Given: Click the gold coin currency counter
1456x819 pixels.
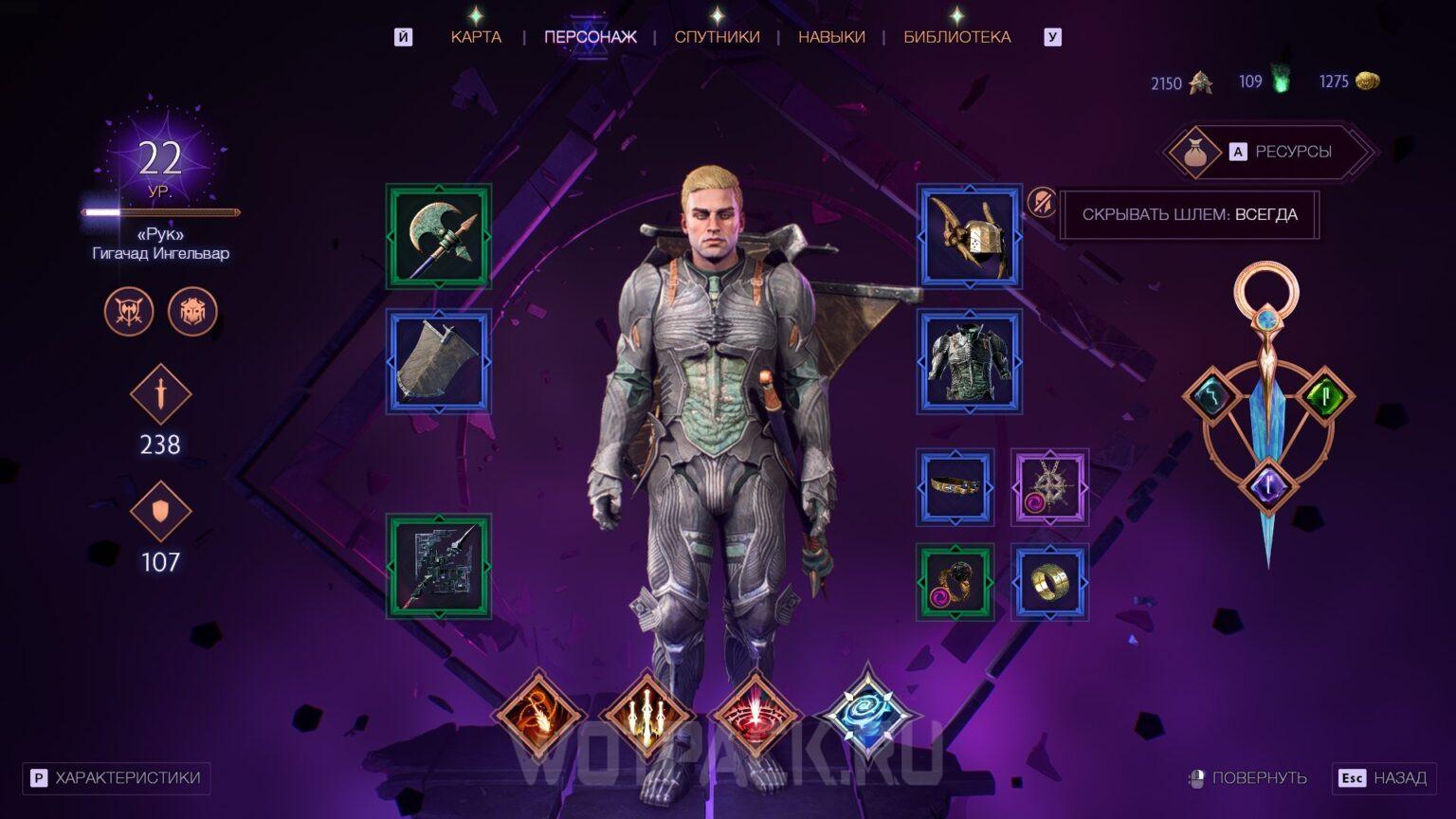Looking at the screenshot, I should pos(1342,82).
